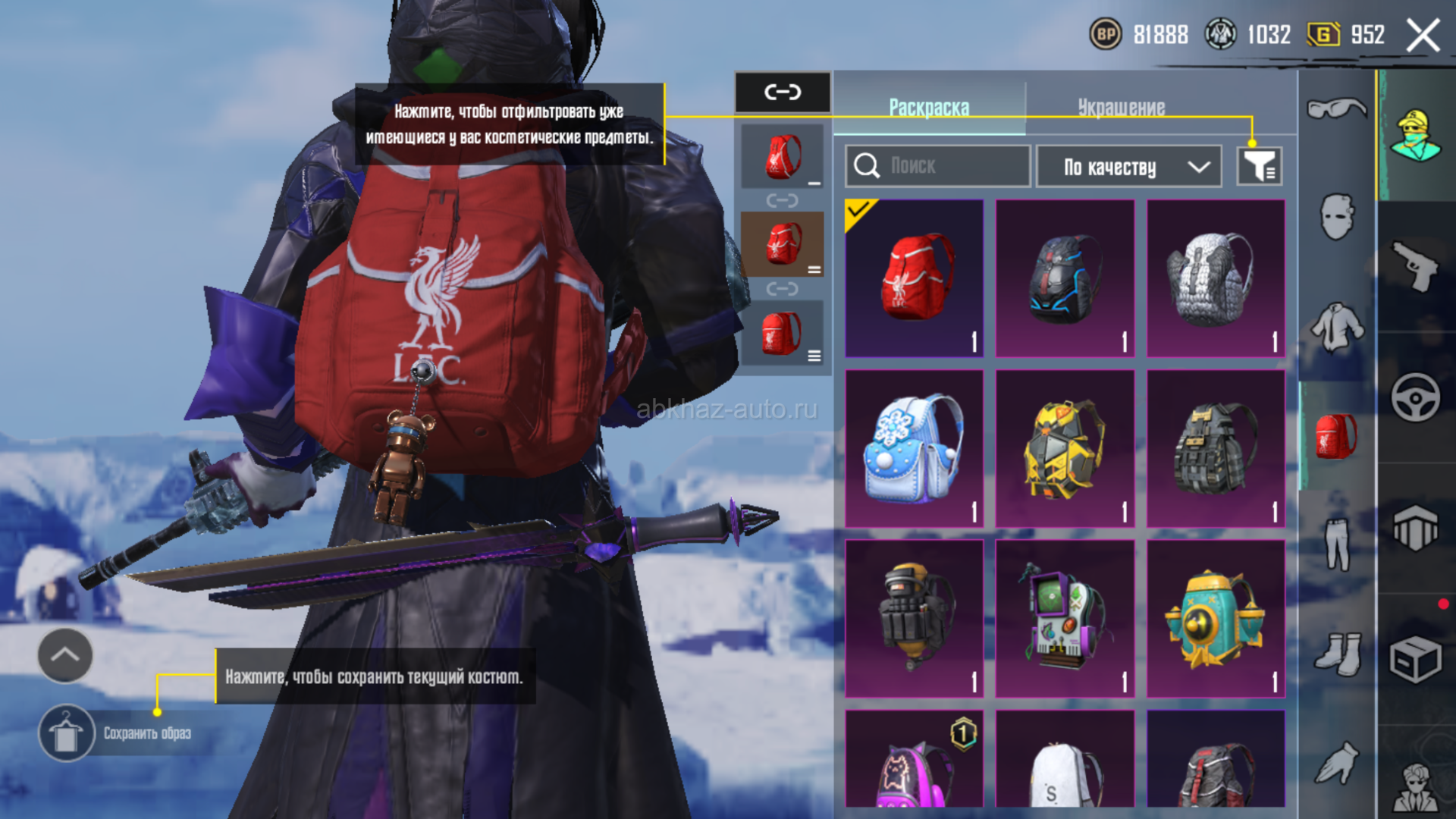Select the red Liverpool backpack skin
1456x819 pixels.
915,278
